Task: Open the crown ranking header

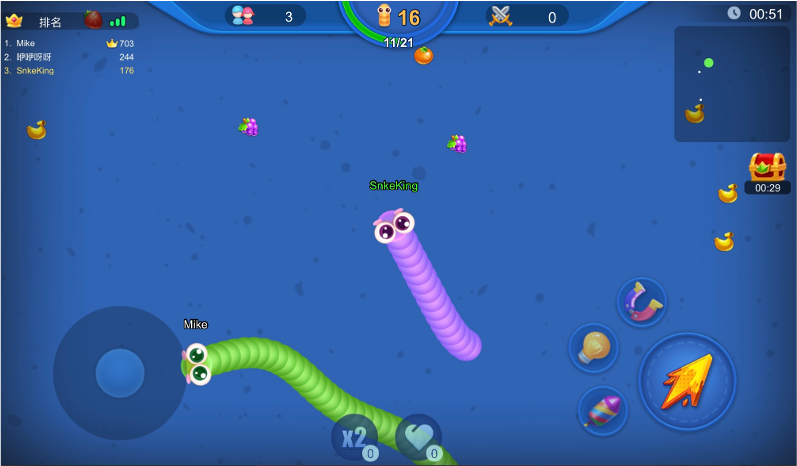Action: click(36, 20)
